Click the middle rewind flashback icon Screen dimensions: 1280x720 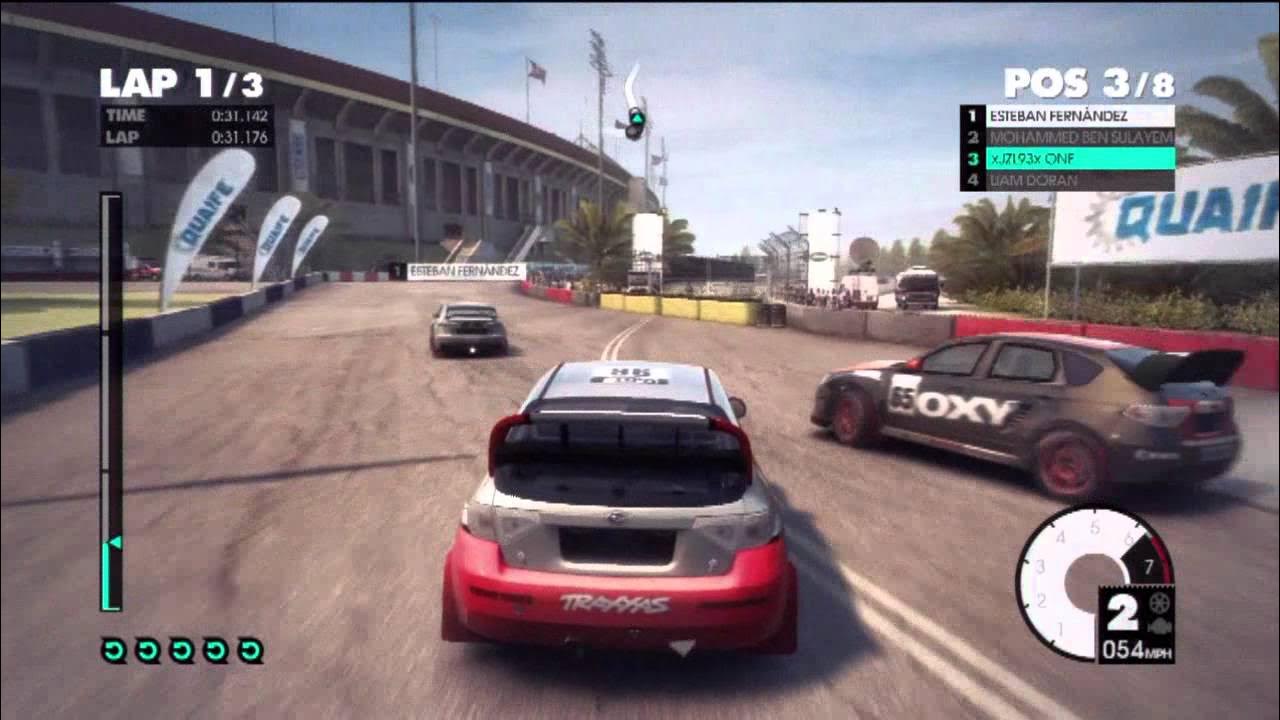(x=182, y=650)
